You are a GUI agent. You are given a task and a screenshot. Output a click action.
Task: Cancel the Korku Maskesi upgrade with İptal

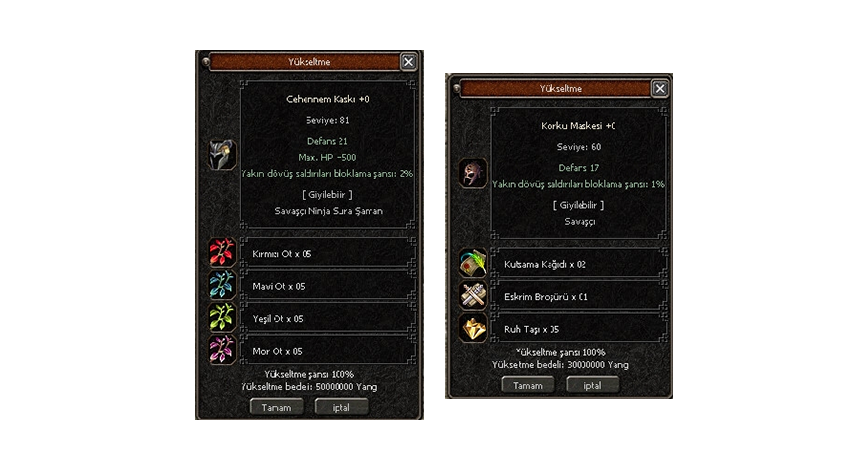592,385
